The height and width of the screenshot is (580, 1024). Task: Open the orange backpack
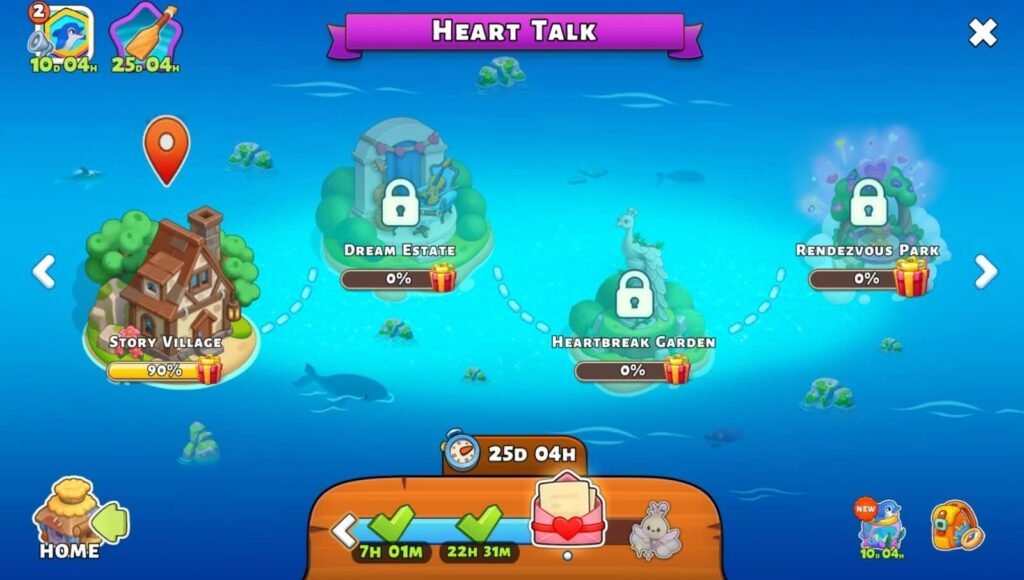pos(956,526)
